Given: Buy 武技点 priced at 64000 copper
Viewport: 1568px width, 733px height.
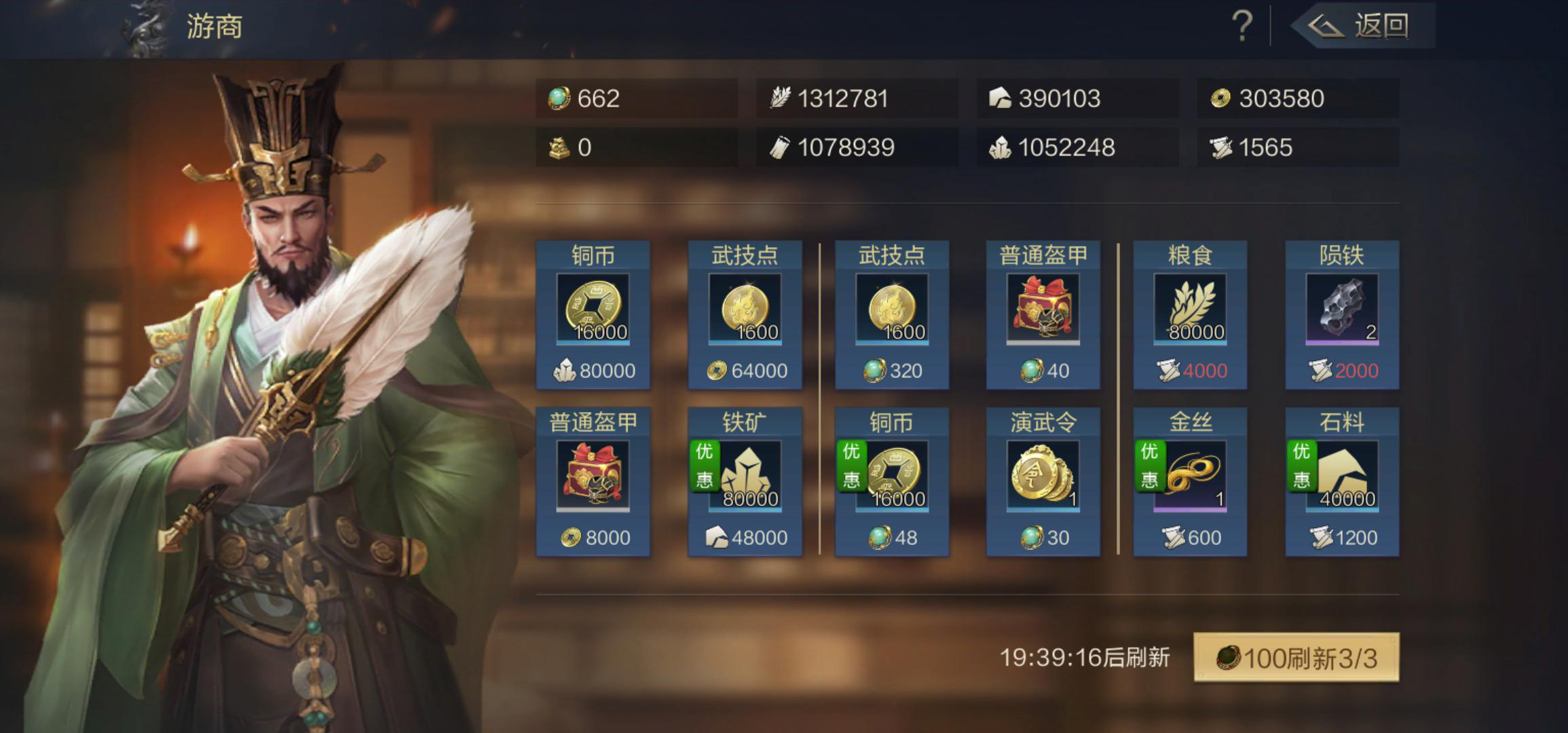Looking at the screenshot, I should pyautogui.click(x=745, y=315).
